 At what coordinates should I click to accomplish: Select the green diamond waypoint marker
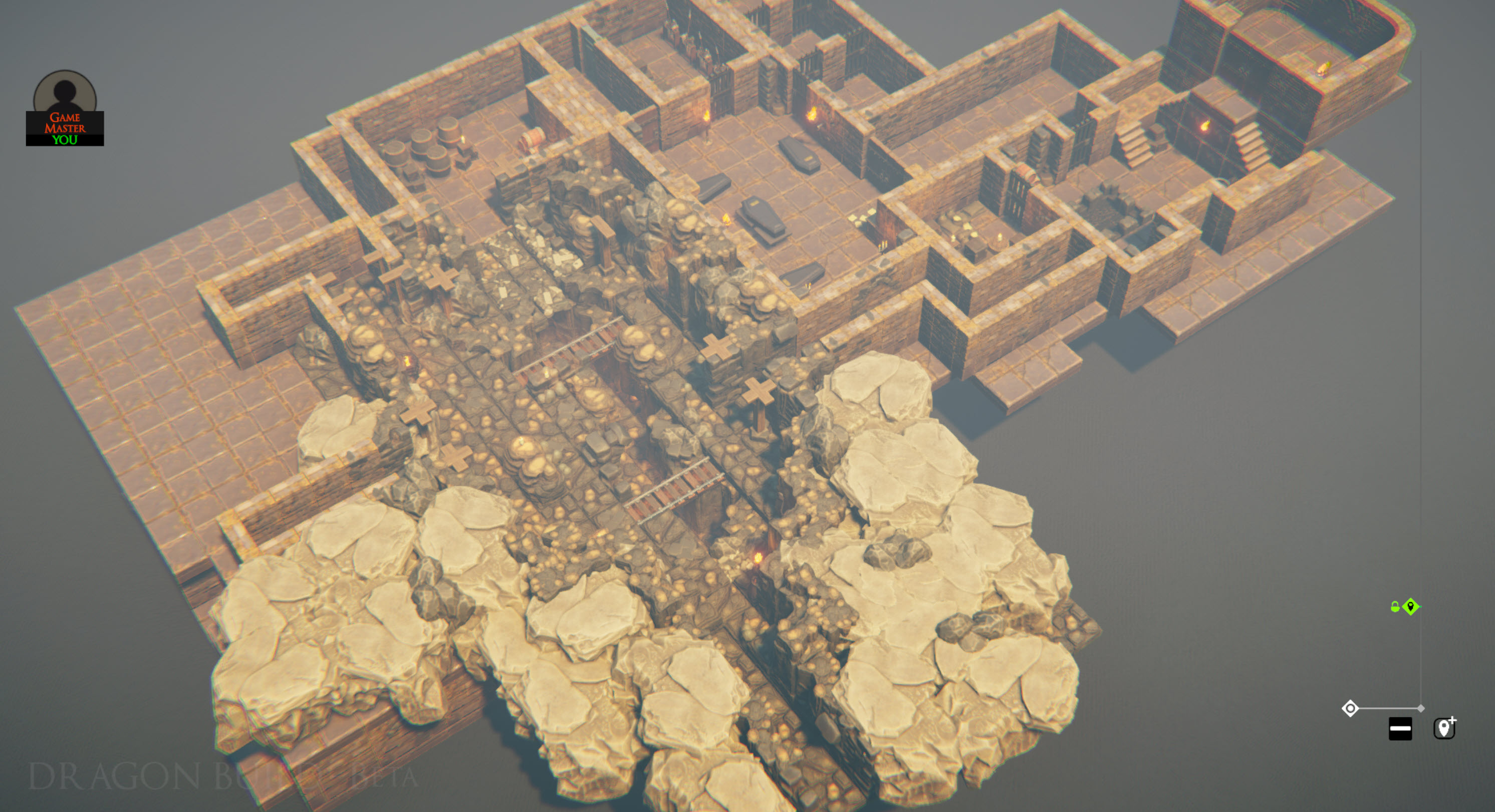pyautogui.click(x=1411, y=607)
